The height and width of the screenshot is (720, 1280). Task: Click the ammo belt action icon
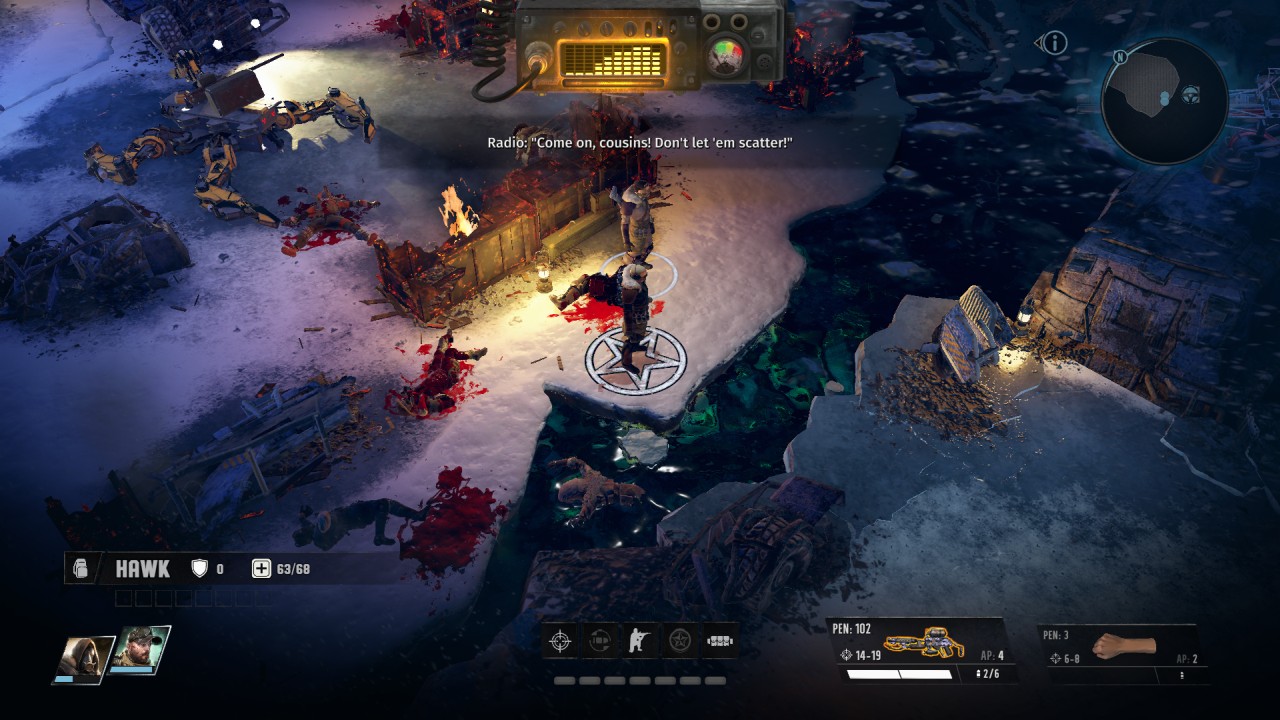(720, 641)
